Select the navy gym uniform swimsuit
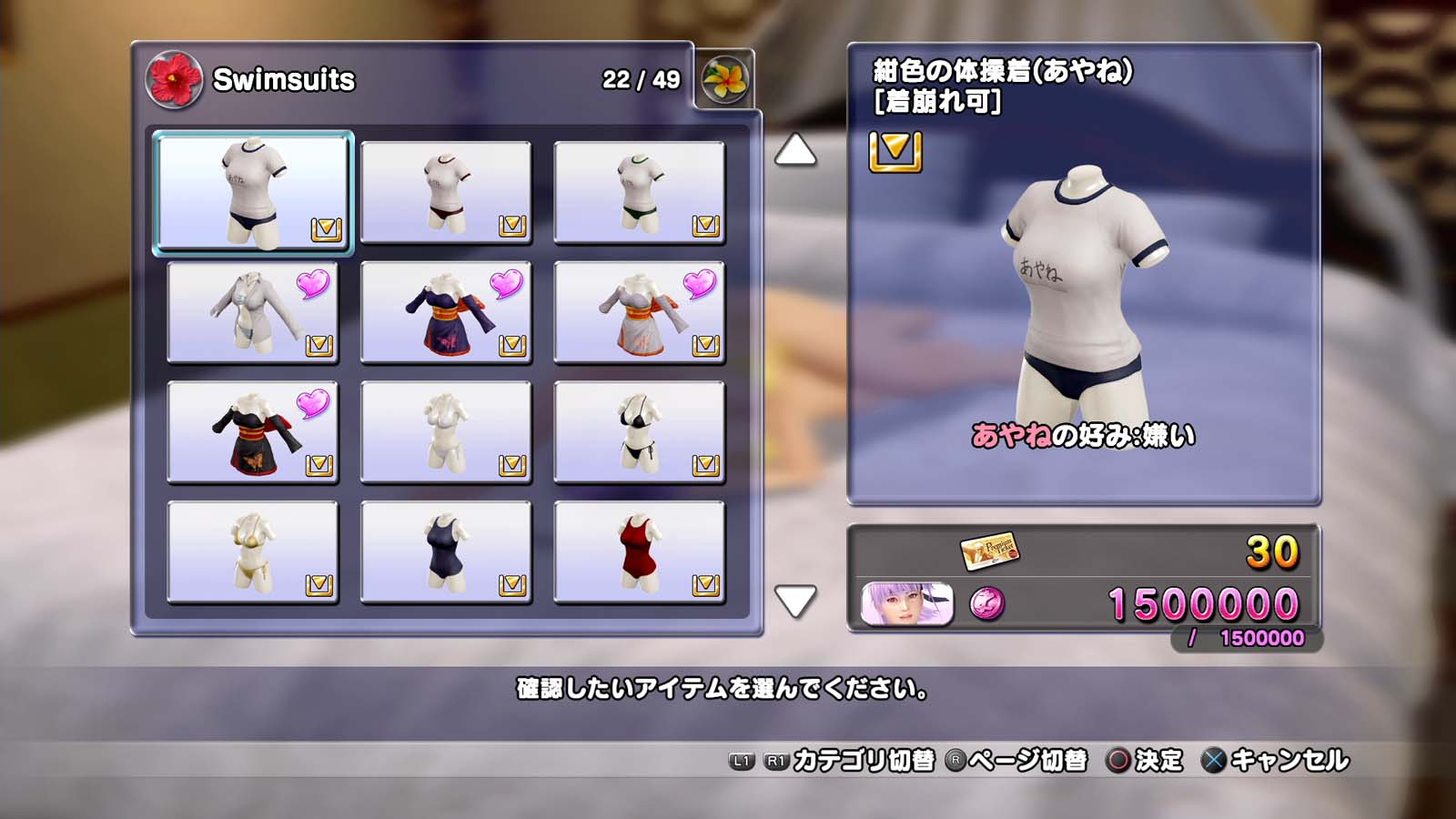This screenshot has height=819, width=1456. click(x=253, y=192)
